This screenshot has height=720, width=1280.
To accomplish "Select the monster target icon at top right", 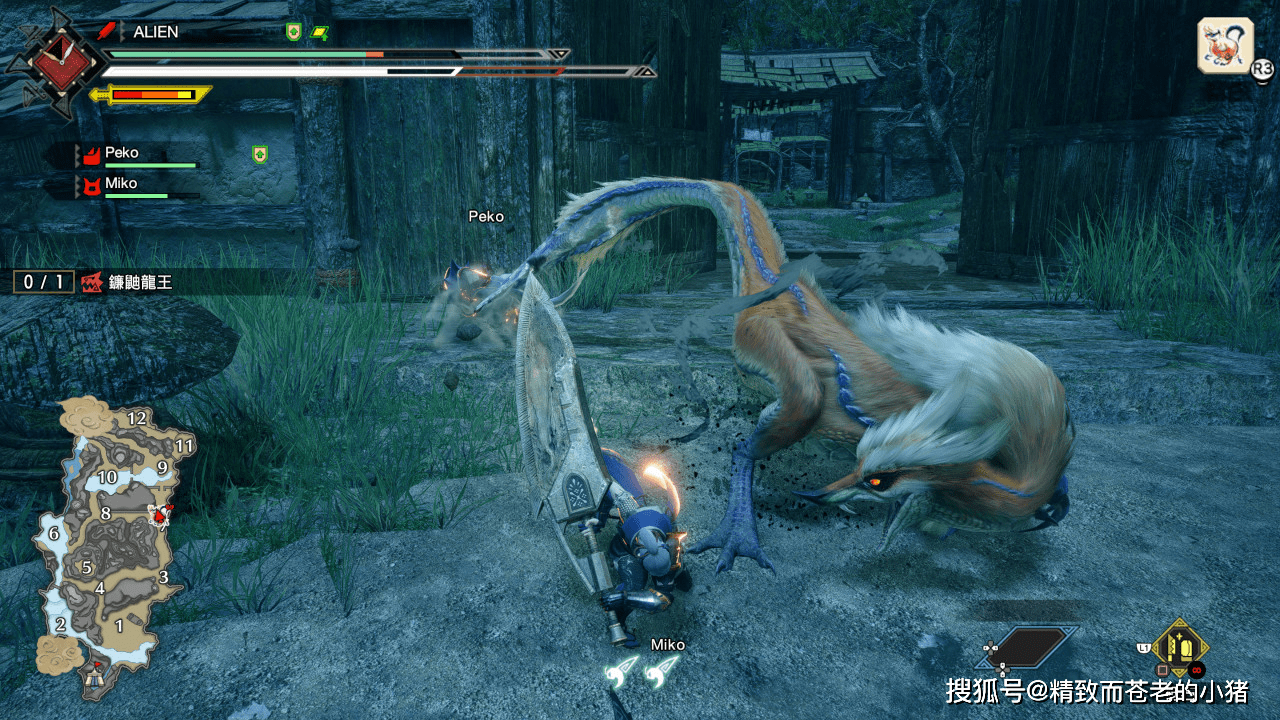I will point(1225,46).
